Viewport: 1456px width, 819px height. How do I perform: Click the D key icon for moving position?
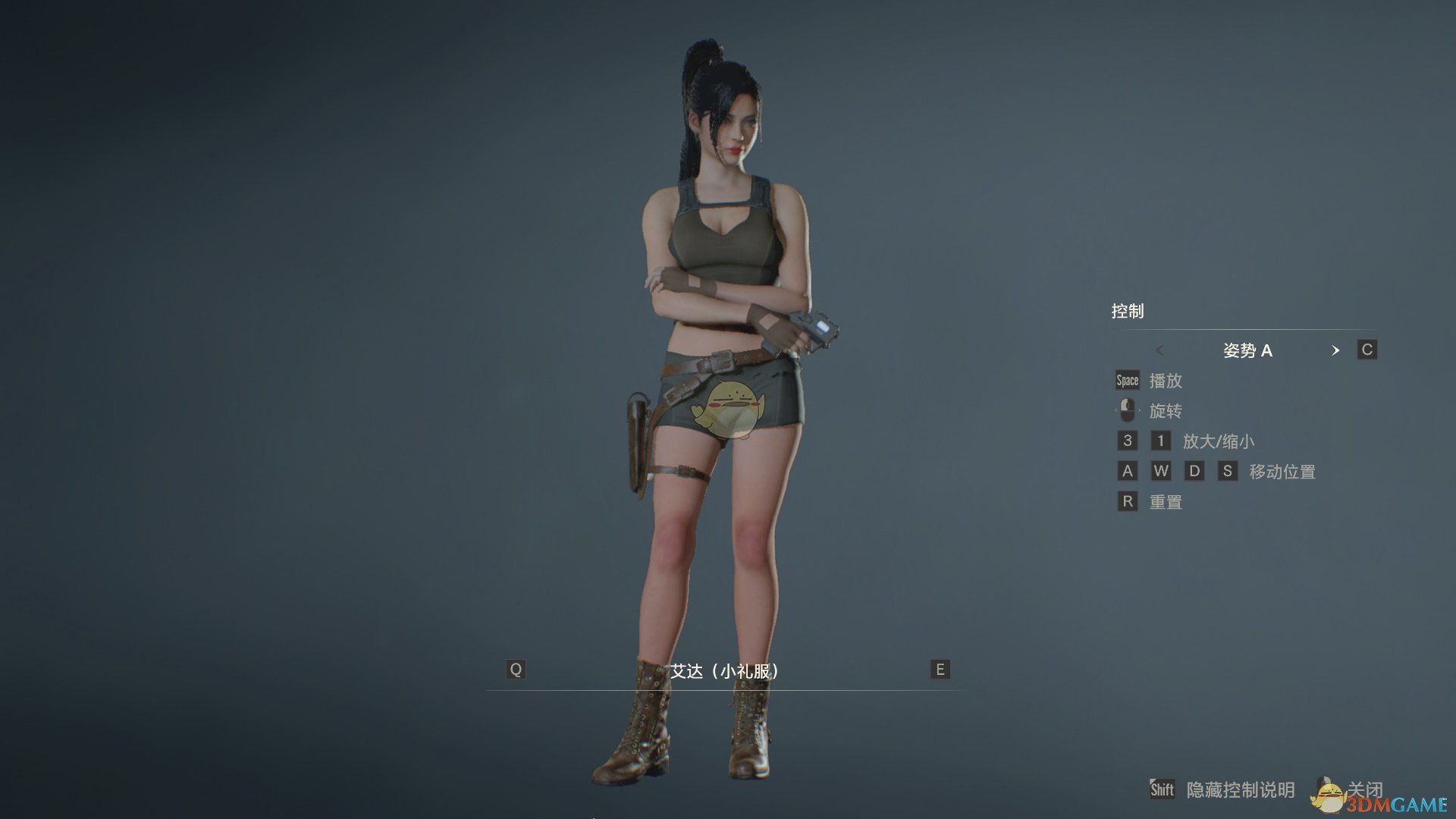pos(1194,471)
